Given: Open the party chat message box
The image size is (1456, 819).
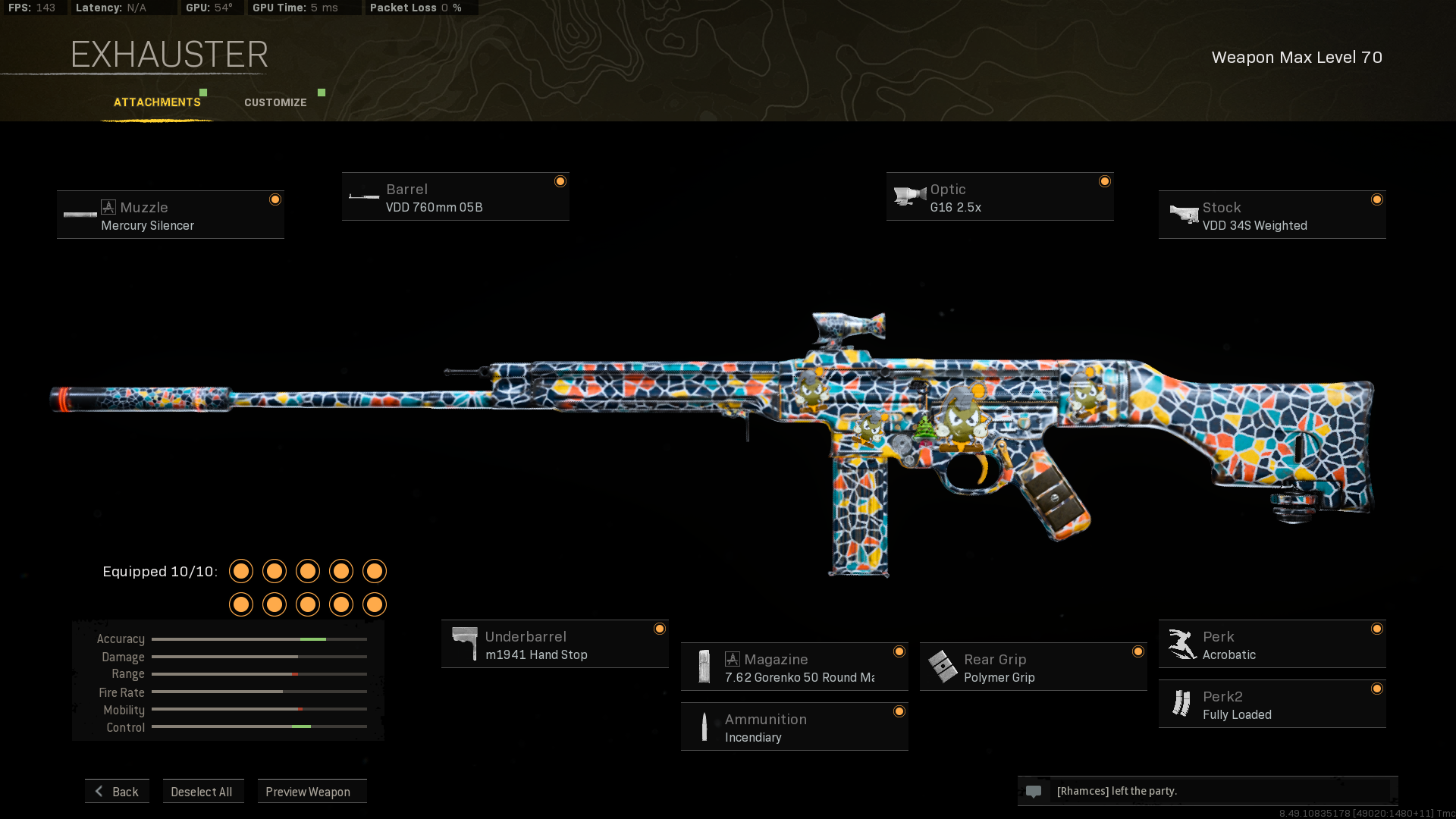Looking at the screenshot, I should pos(1207,791).
